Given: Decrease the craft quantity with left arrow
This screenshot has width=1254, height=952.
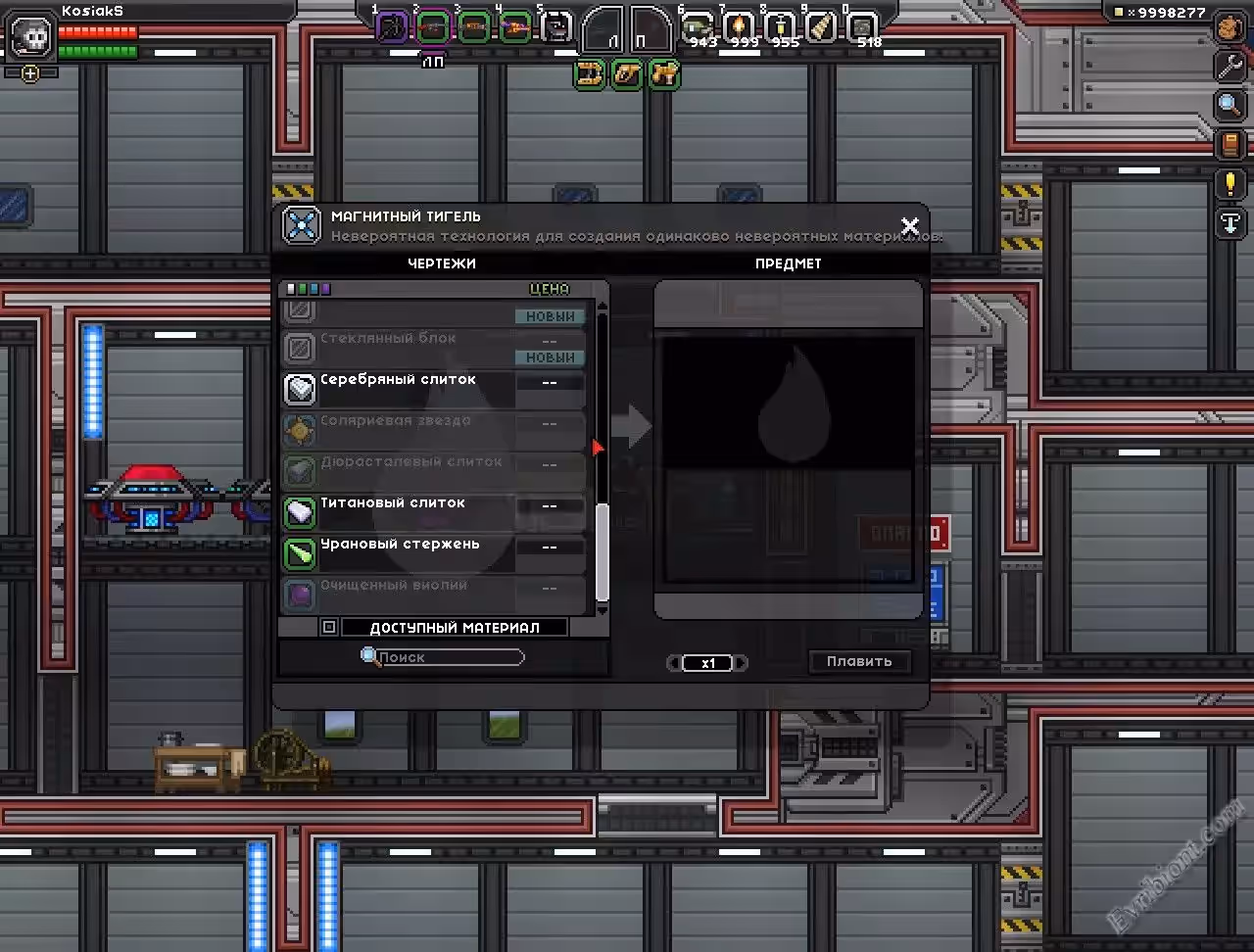Looking at the screenshot, I should [674, 663].
